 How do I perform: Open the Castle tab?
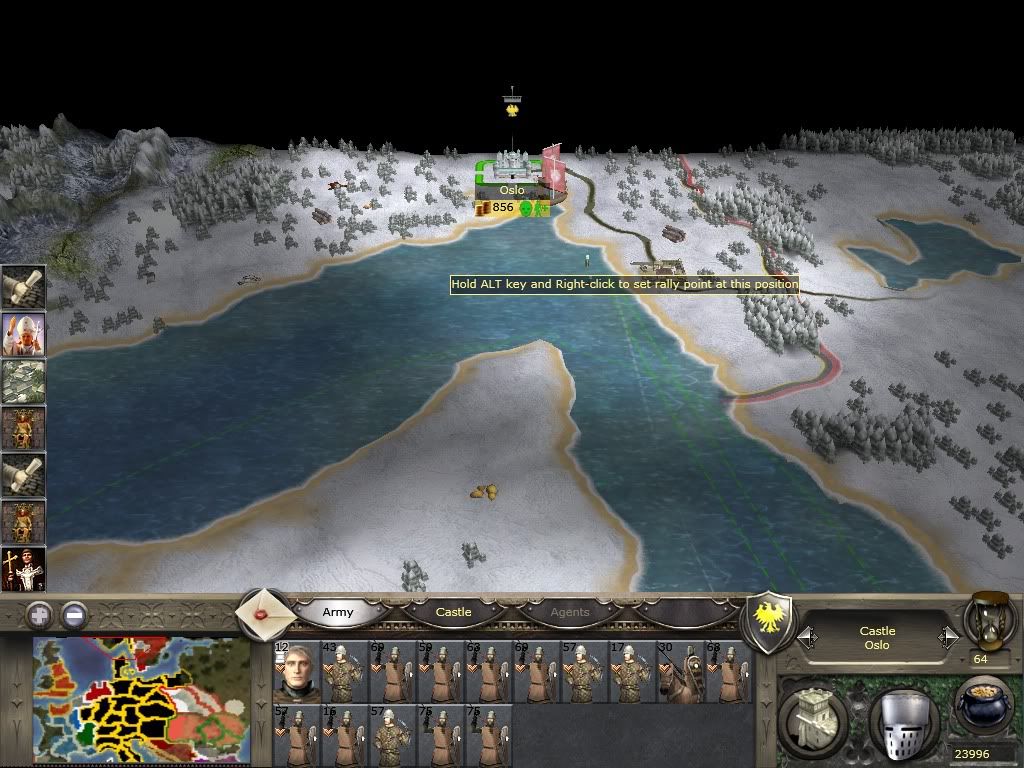point(453,612)
